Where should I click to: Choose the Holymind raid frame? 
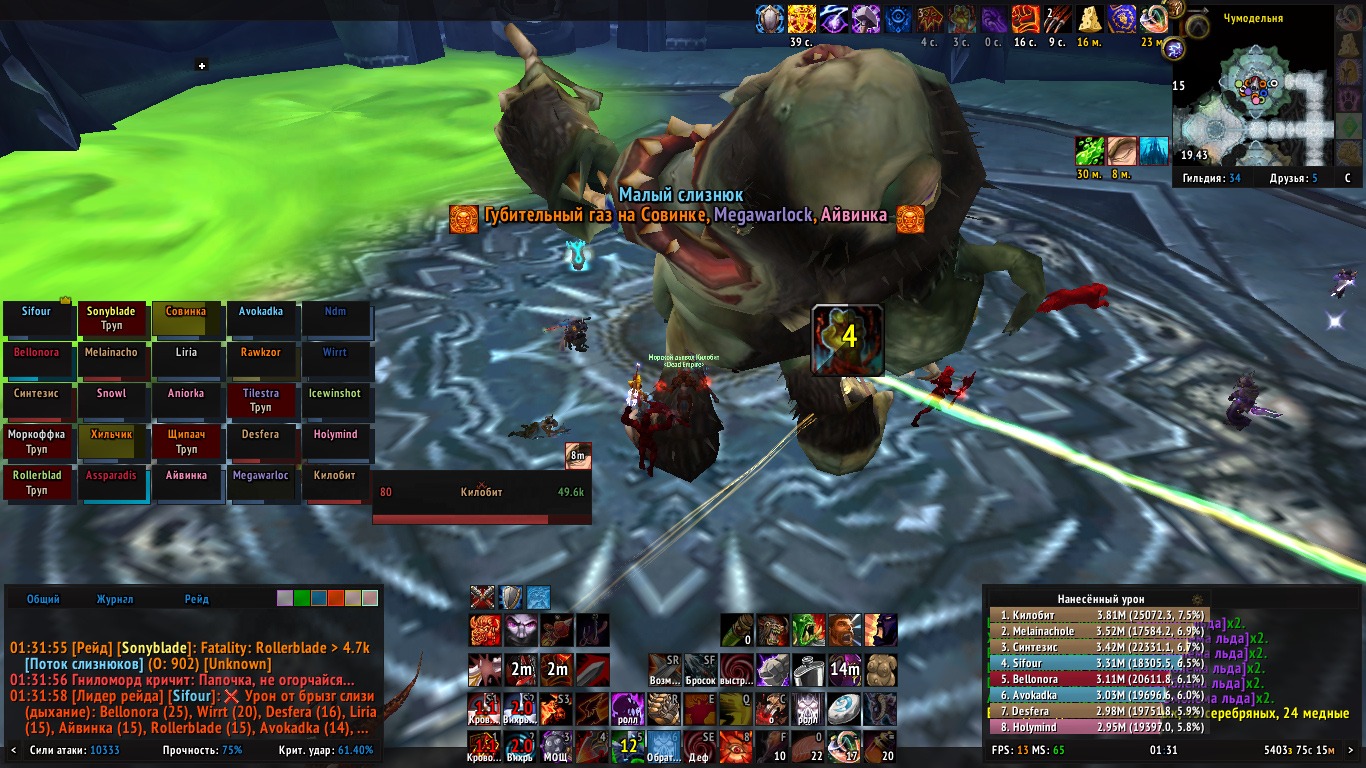point(336,442)
